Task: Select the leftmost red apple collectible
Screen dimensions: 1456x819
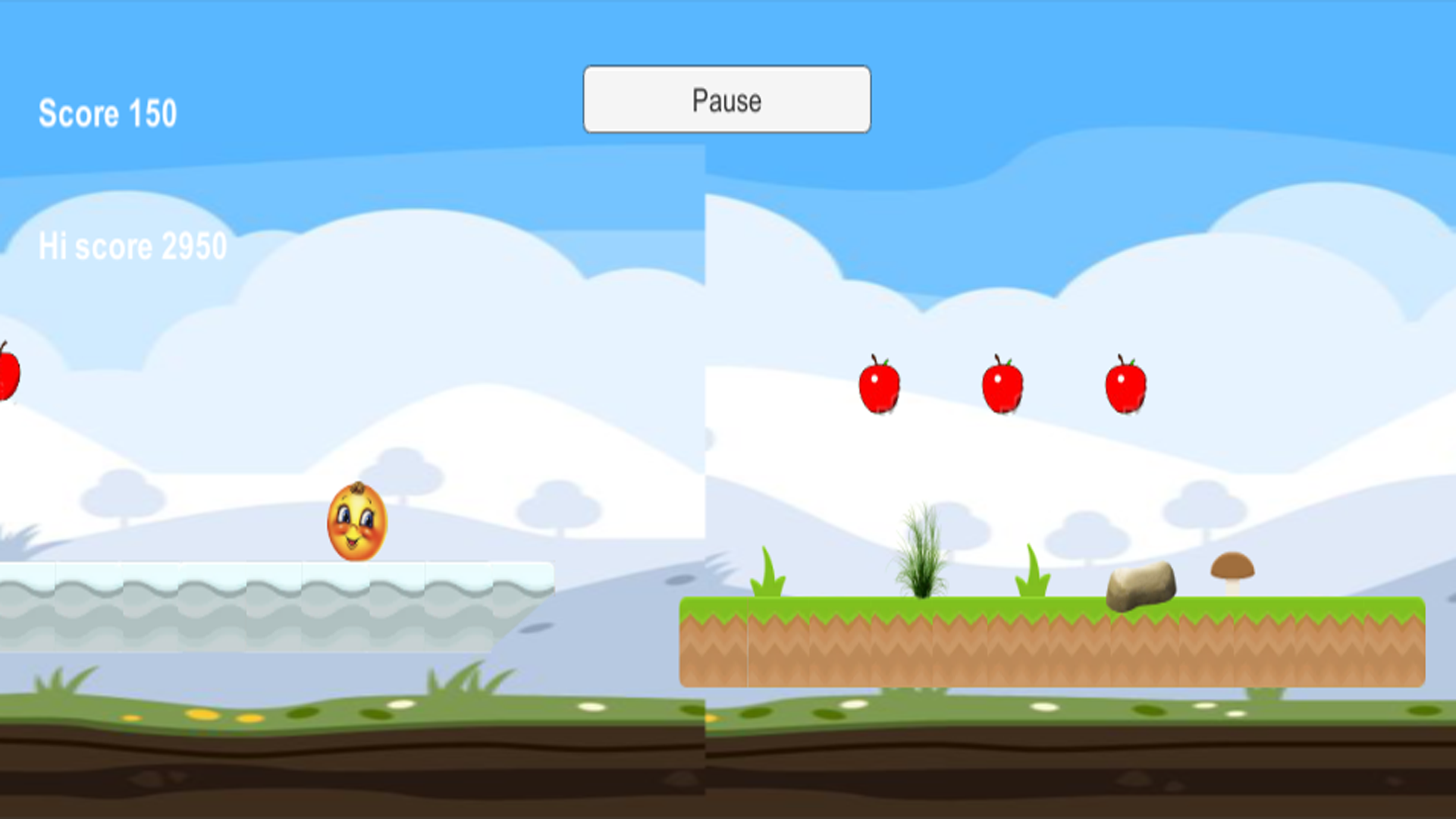Action: coord(881,387)
